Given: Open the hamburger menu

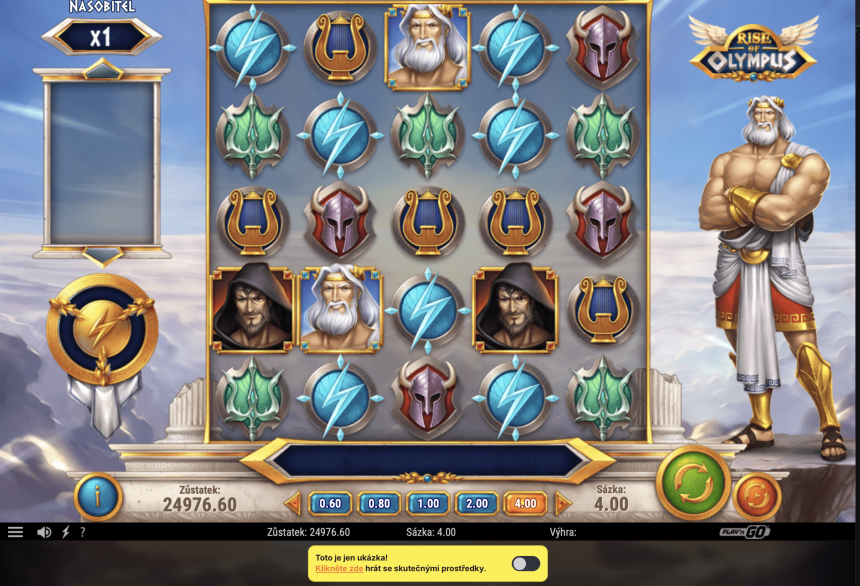Looking at the screenshot, I should coord(15,533).
